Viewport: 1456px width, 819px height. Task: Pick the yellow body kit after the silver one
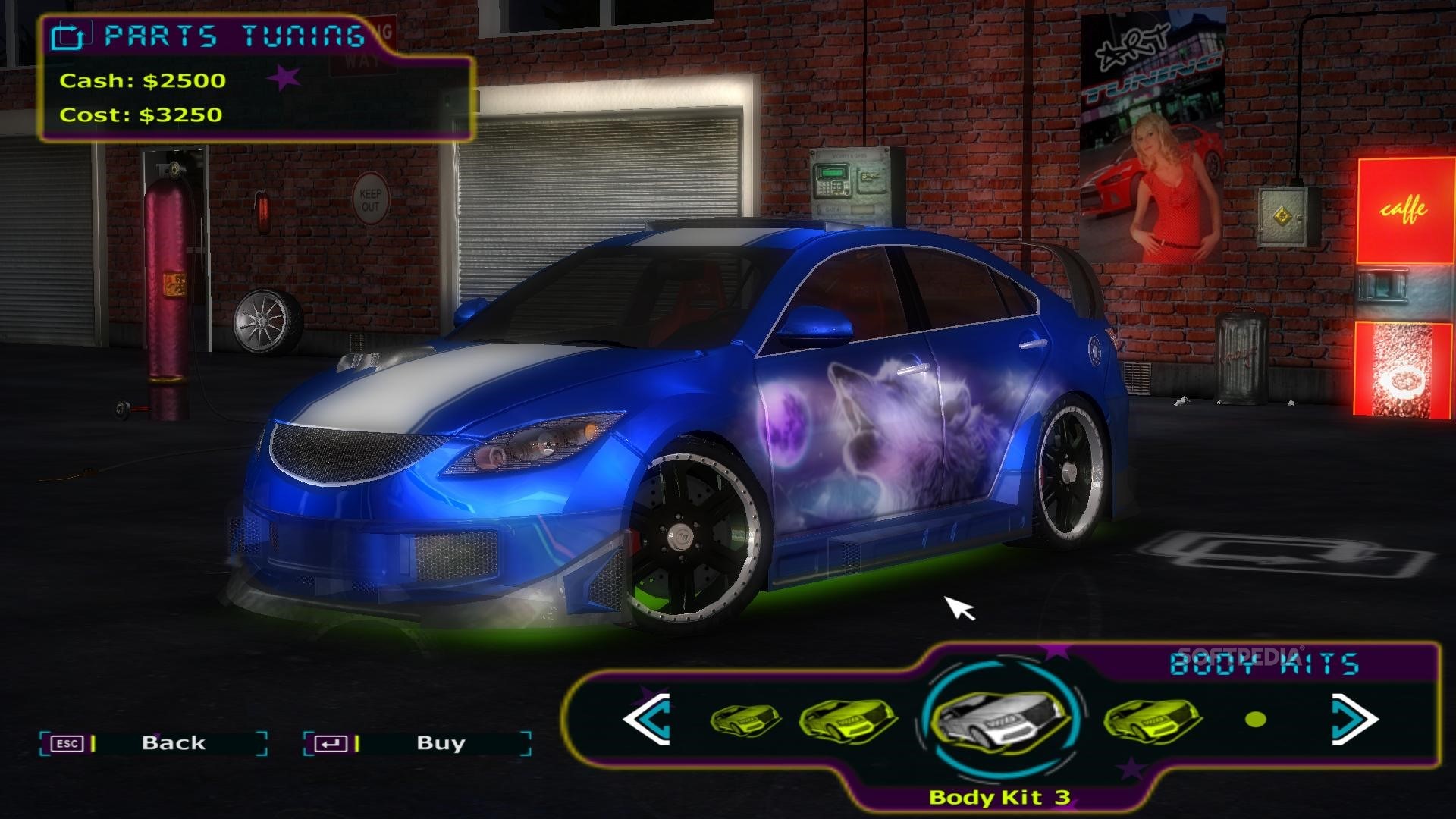point(1151,719)
